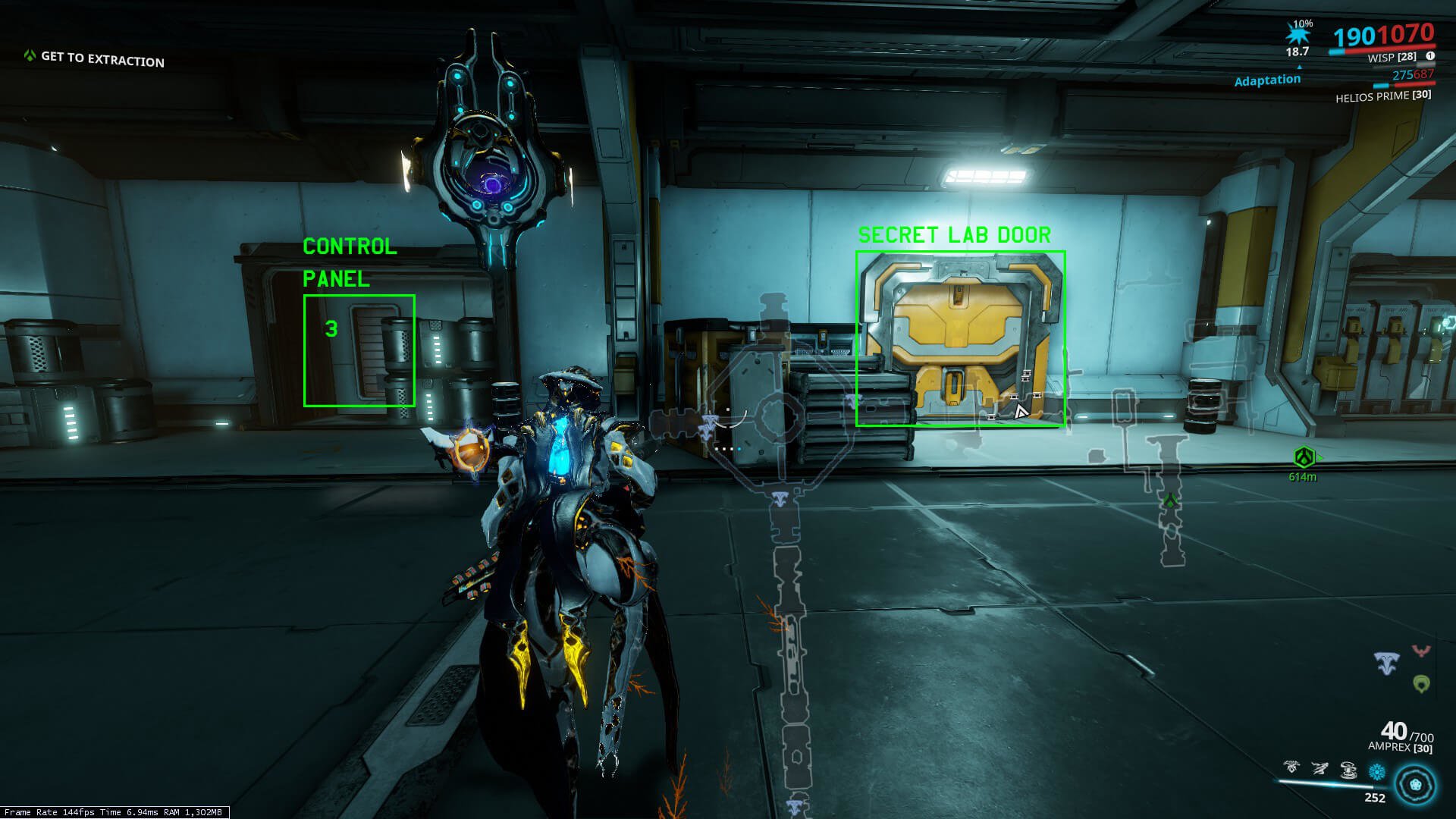
Task: Click the red winged emblem icon
Action: tap(1420, 651)
